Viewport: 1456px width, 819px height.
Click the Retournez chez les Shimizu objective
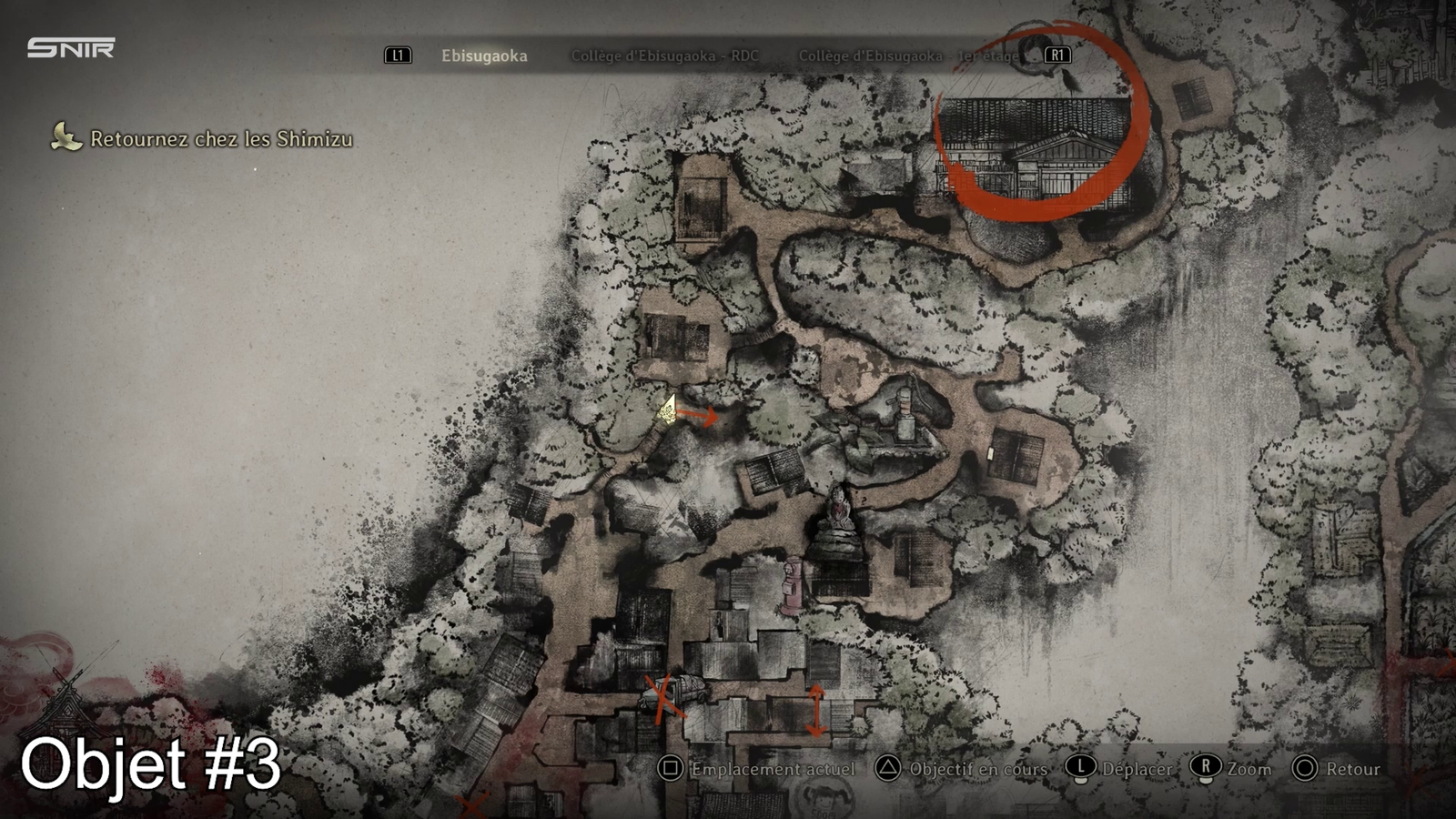(x=221, y=139)
